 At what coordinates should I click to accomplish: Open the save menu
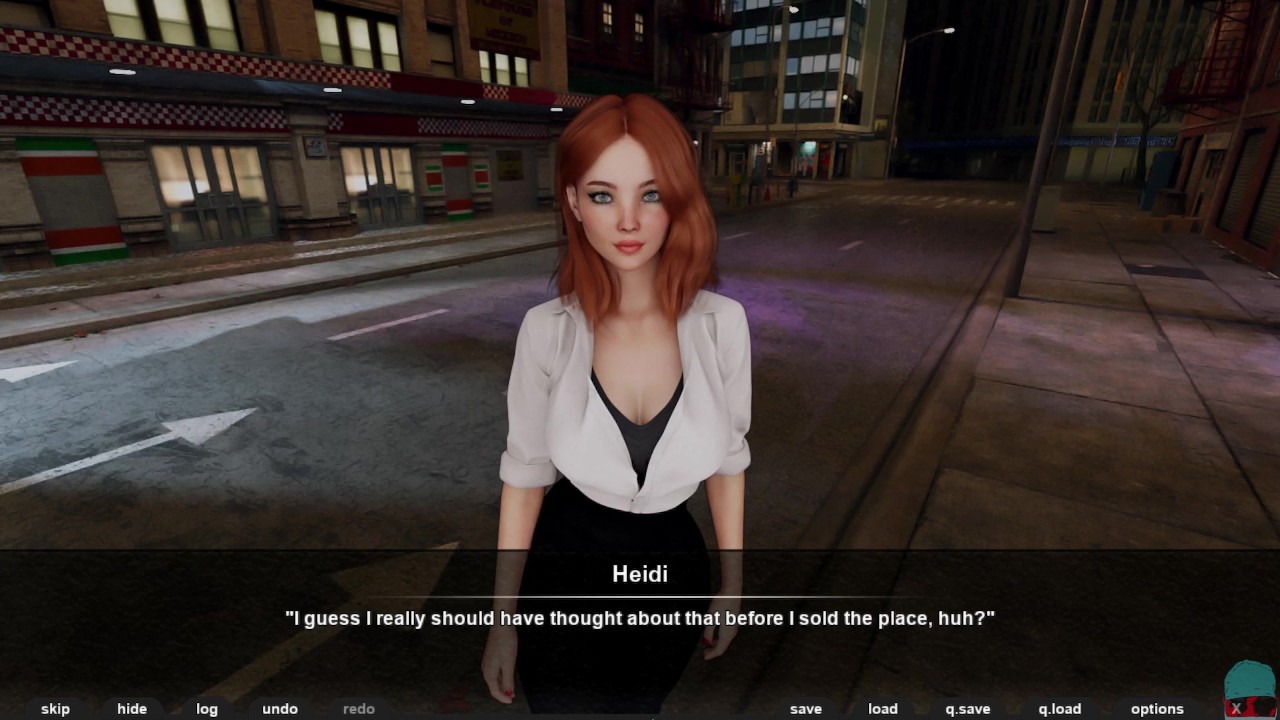pyautogui.click(x=805, y=709)
